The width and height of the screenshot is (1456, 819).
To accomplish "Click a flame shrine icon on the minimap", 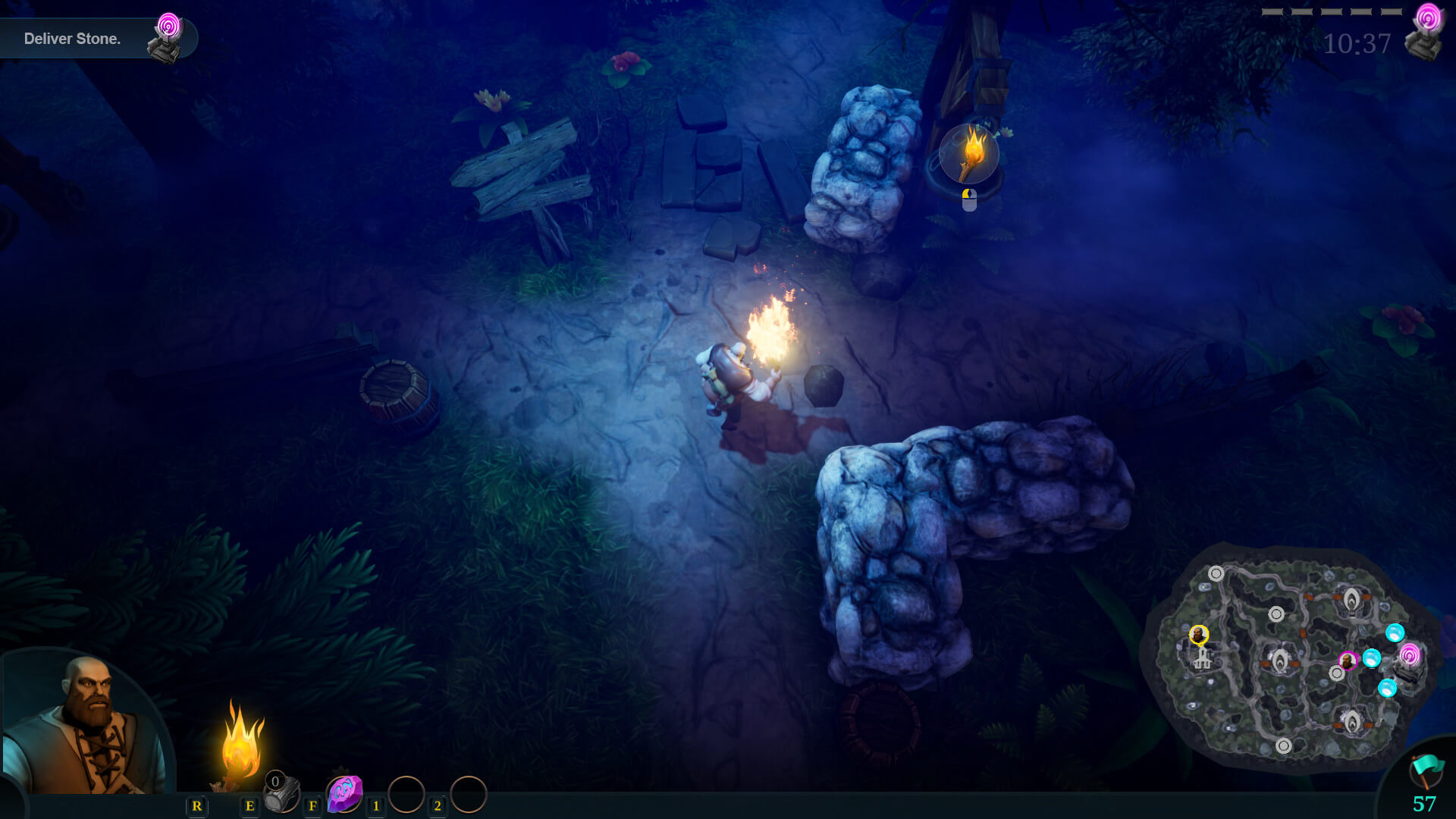I will coord(1351,599).
